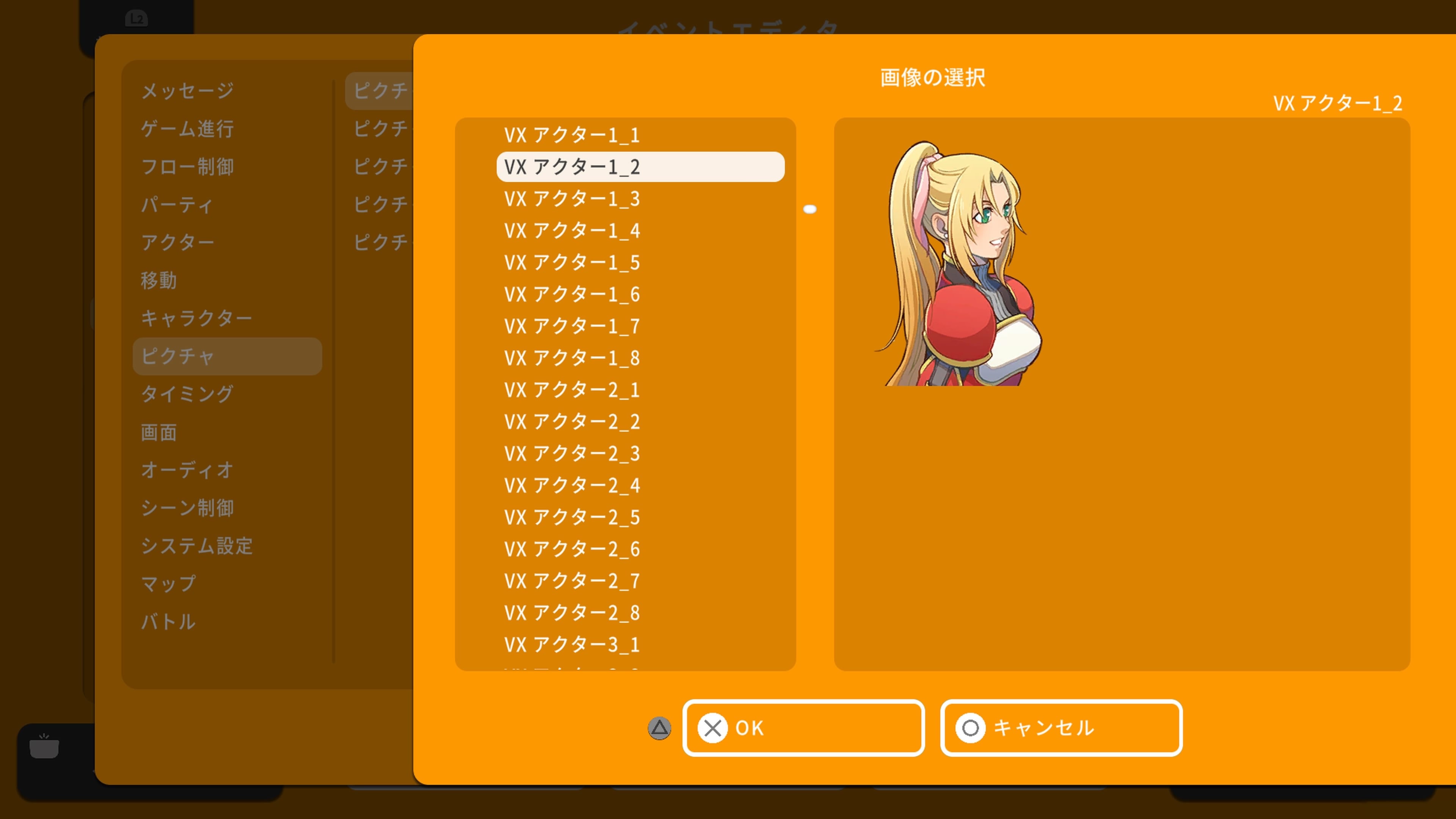Click the cross button glyph on OK
Screen dimensions: 1456x819
coord(713,728)
